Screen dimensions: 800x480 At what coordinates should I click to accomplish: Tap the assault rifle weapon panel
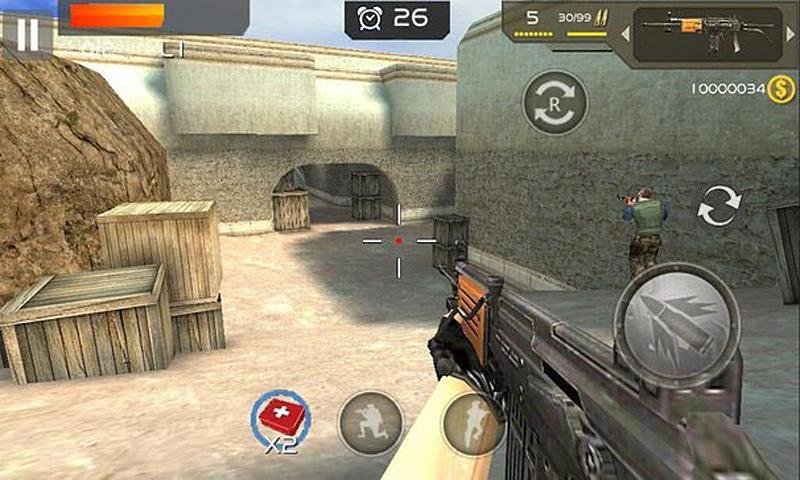708,33
